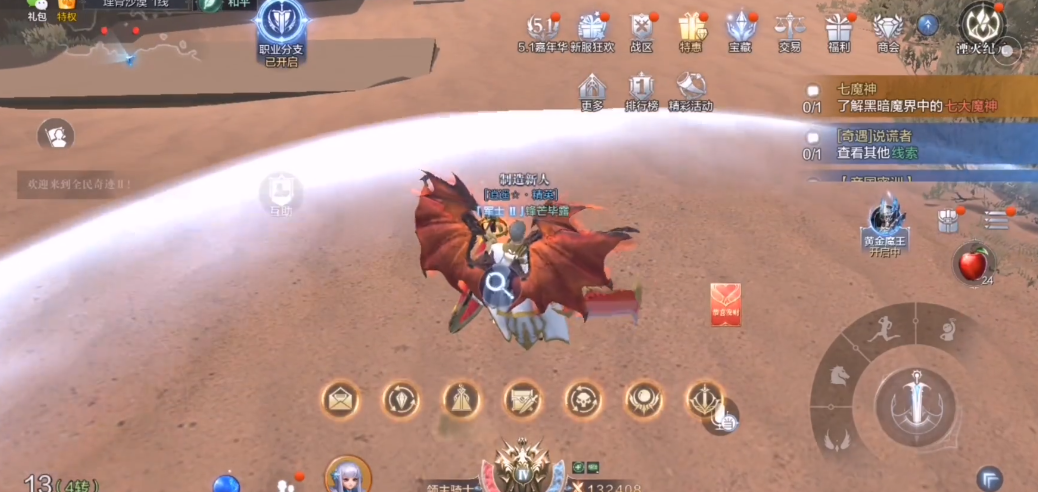Screen dimensions: 1038x492
Task: Open the 新服狂欢 new server event
Action: (x=593, y=28)
